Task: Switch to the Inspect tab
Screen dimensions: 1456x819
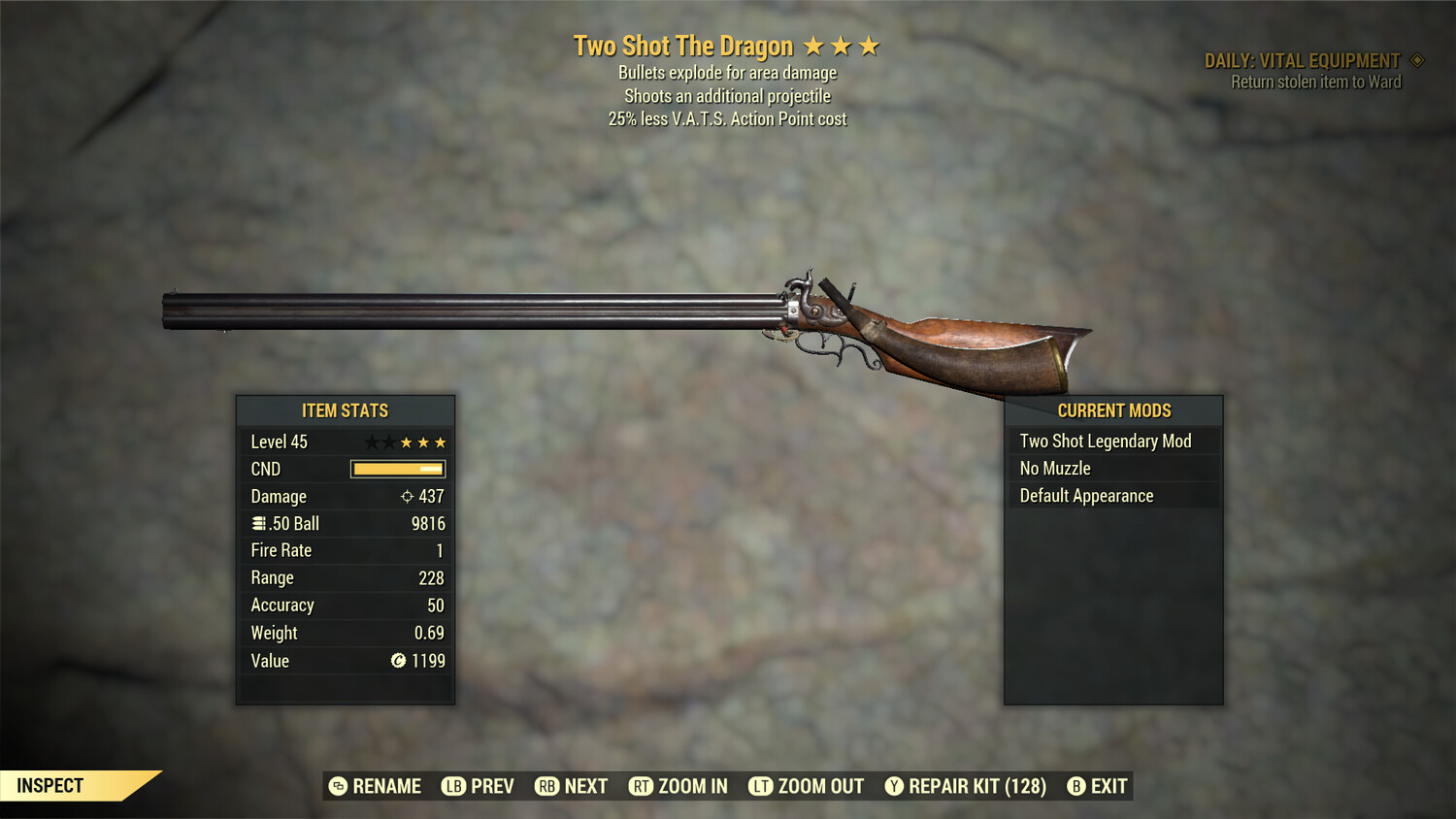Action: 50,786
